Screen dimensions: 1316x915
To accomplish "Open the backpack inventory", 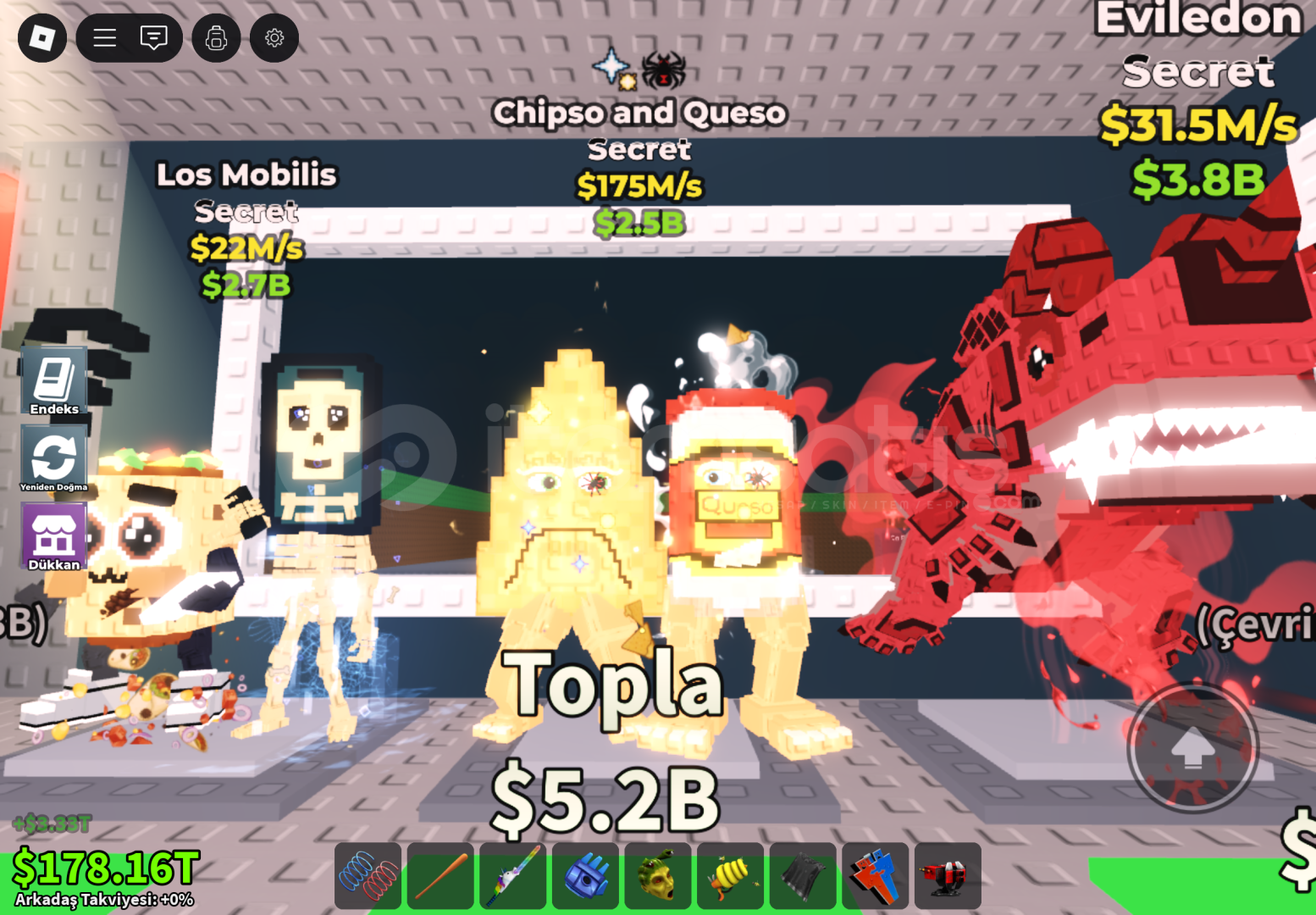I will [216, 37].
